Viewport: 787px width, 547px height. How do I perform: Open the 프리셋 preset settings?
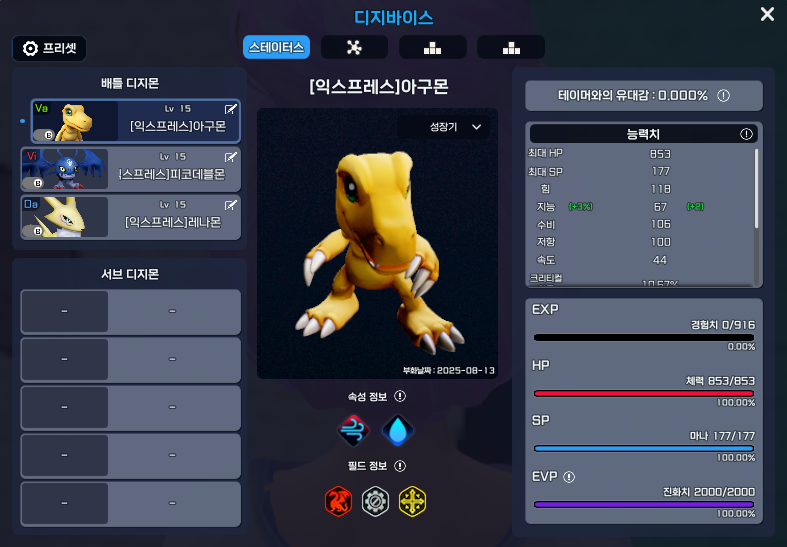49,48
